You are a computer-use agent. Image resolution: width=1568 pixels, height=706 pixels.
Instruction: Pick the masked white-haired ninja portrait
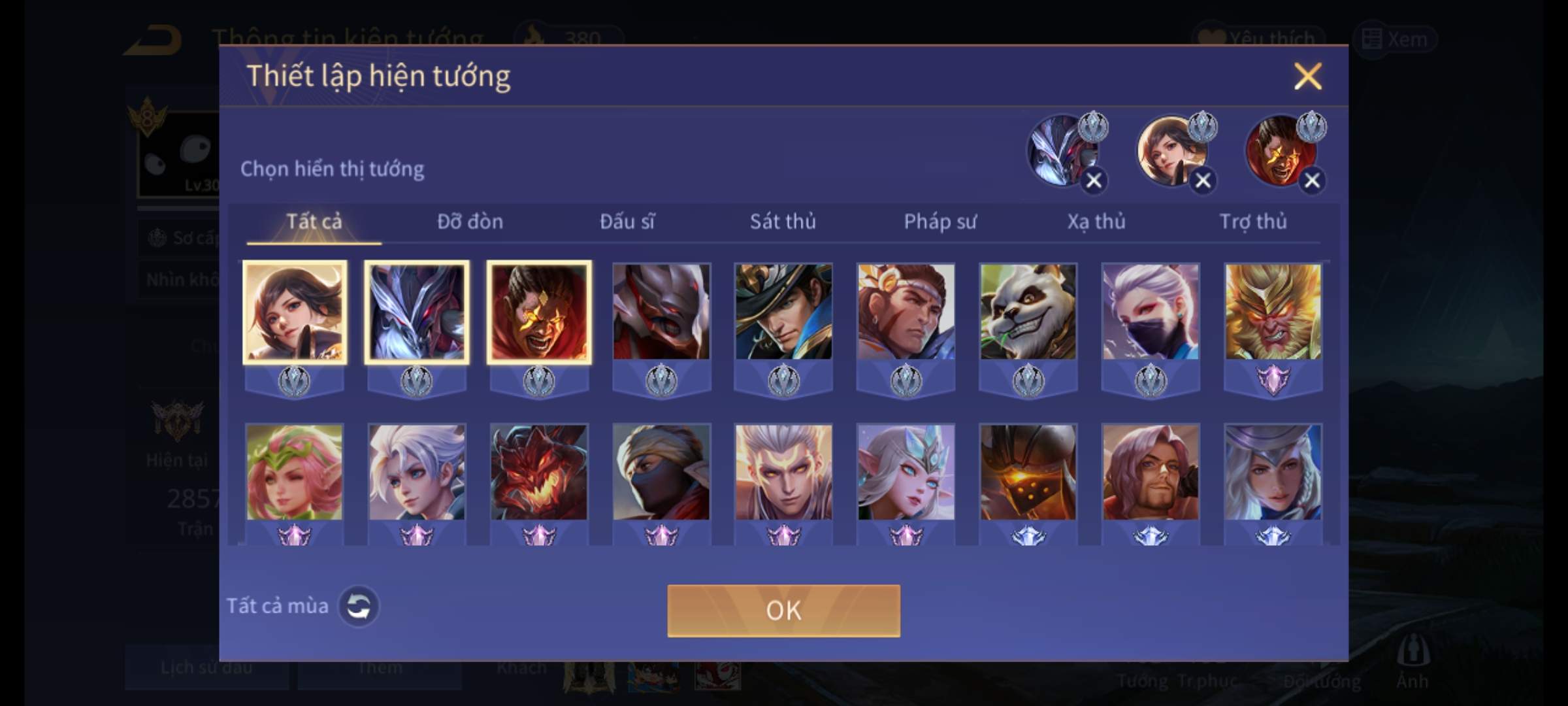click(x=1151, y=312)
